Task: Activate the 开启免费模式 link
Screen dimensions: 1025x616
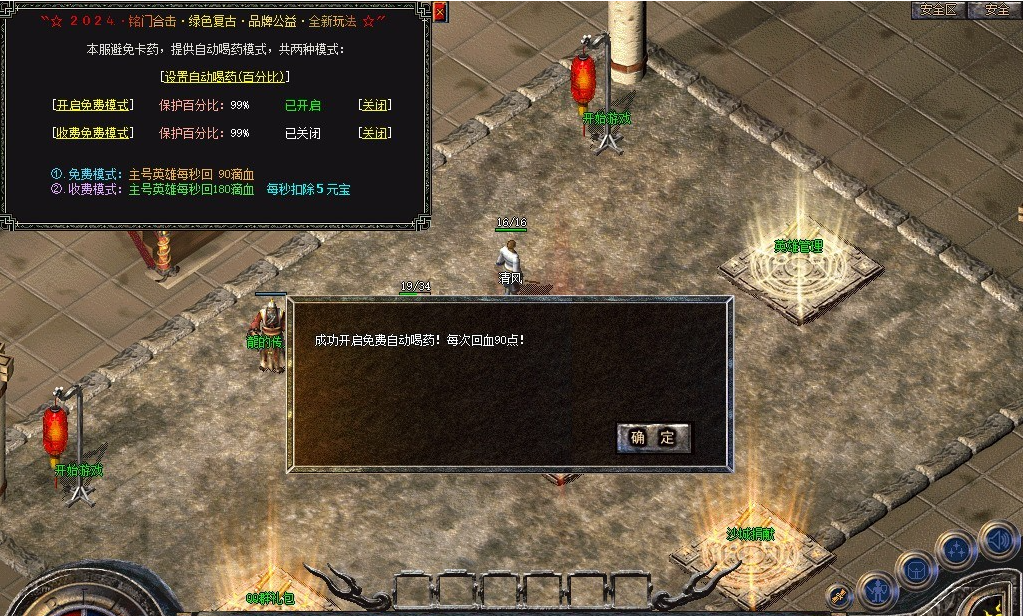Action: click(x=92, y=105)
